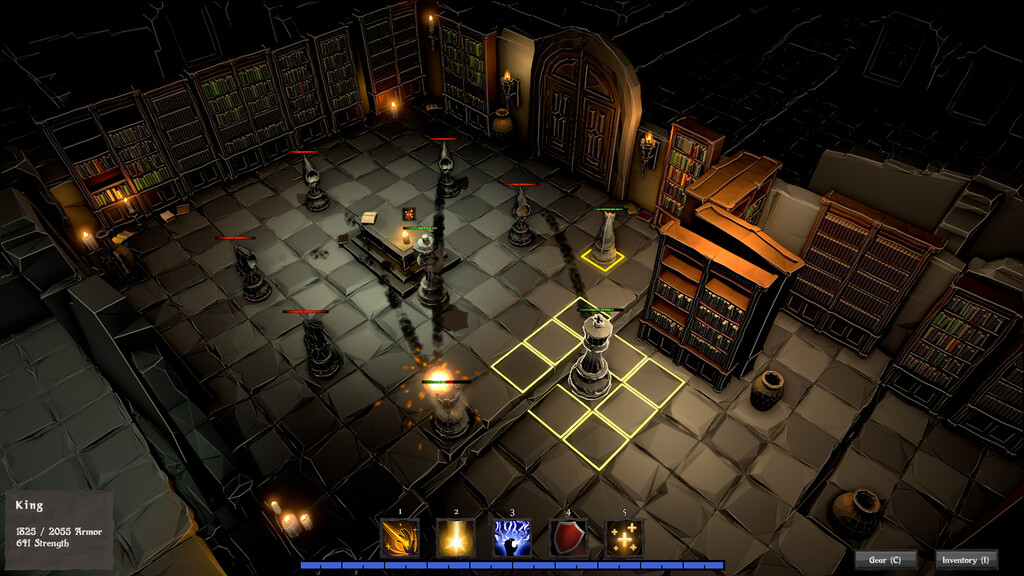
Task: Select the King piece on highlighted tiles
Action: coord(591,355)
